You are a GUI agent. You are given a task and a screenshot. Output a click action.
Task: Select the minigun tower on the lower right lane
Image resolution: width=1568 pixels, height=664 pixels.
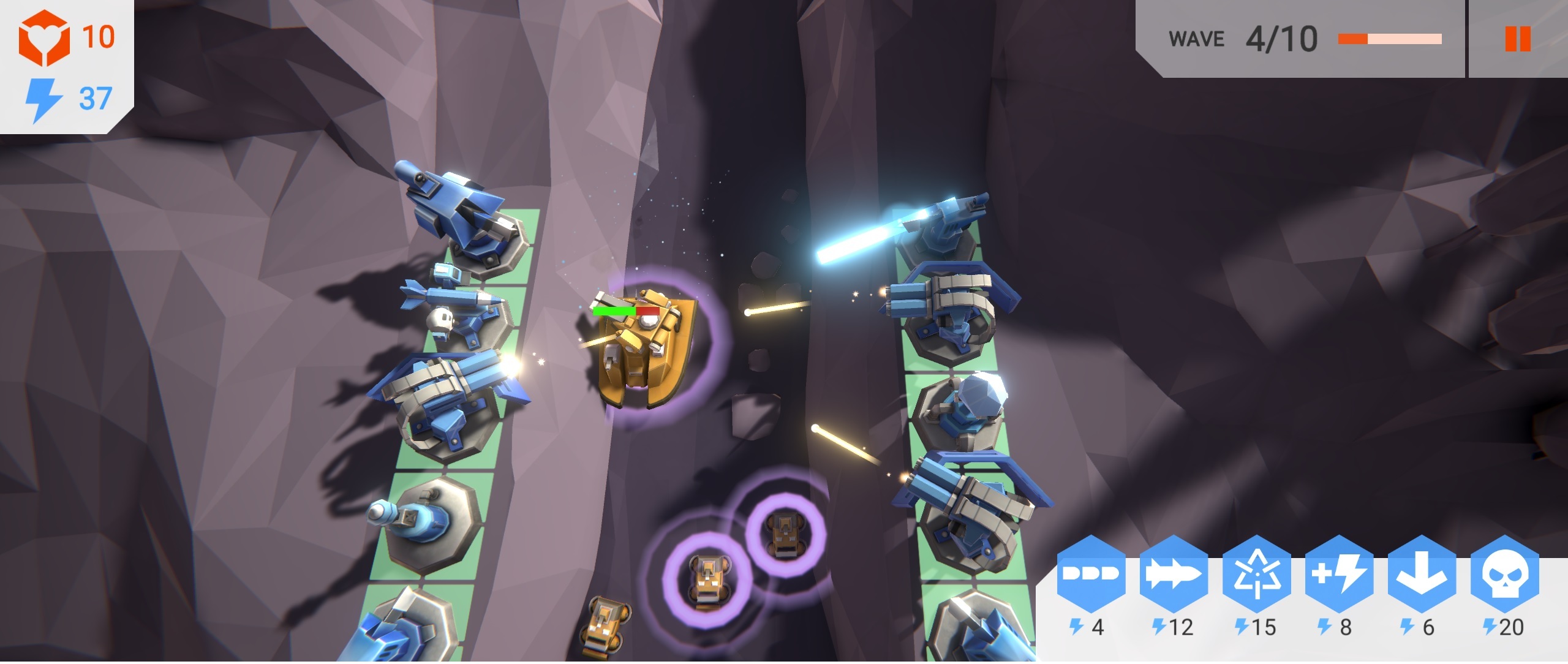point(968,533)
